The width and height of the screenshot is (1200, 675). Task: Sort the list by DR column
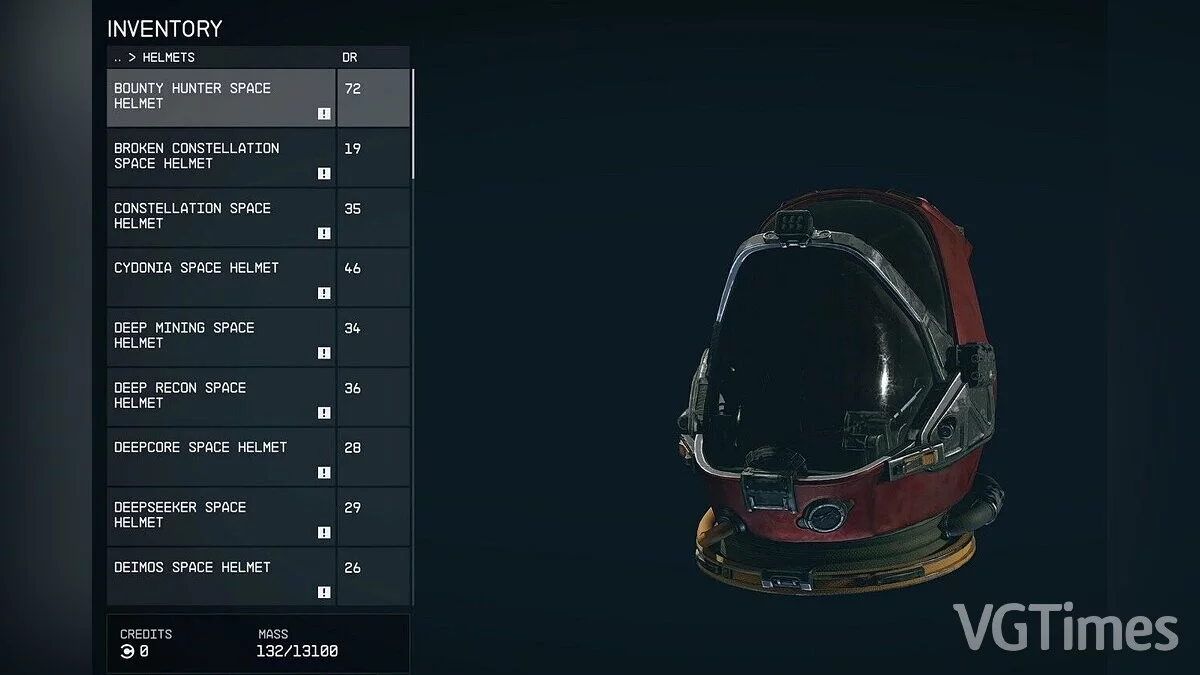(x=350, y=58)
